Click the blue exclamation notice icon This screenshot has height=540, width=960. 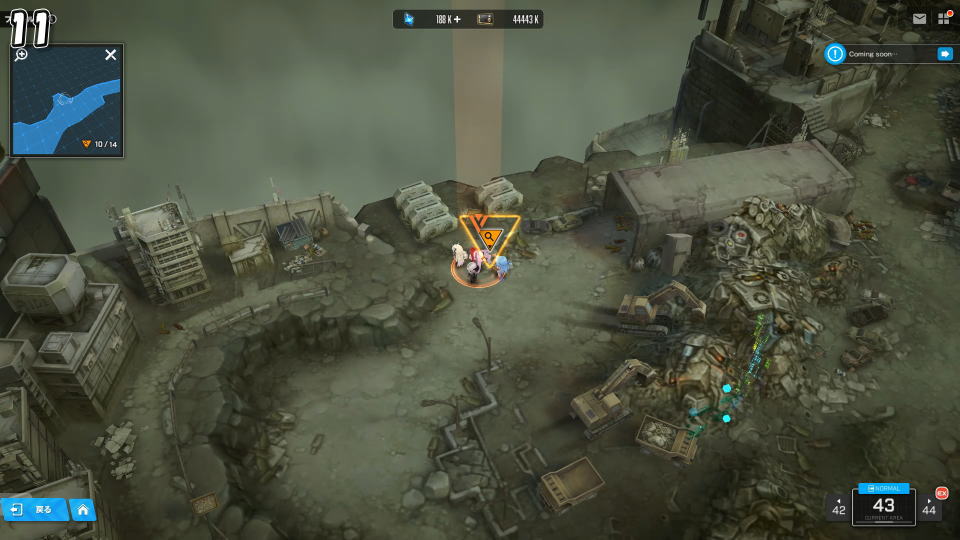(835, 54)
